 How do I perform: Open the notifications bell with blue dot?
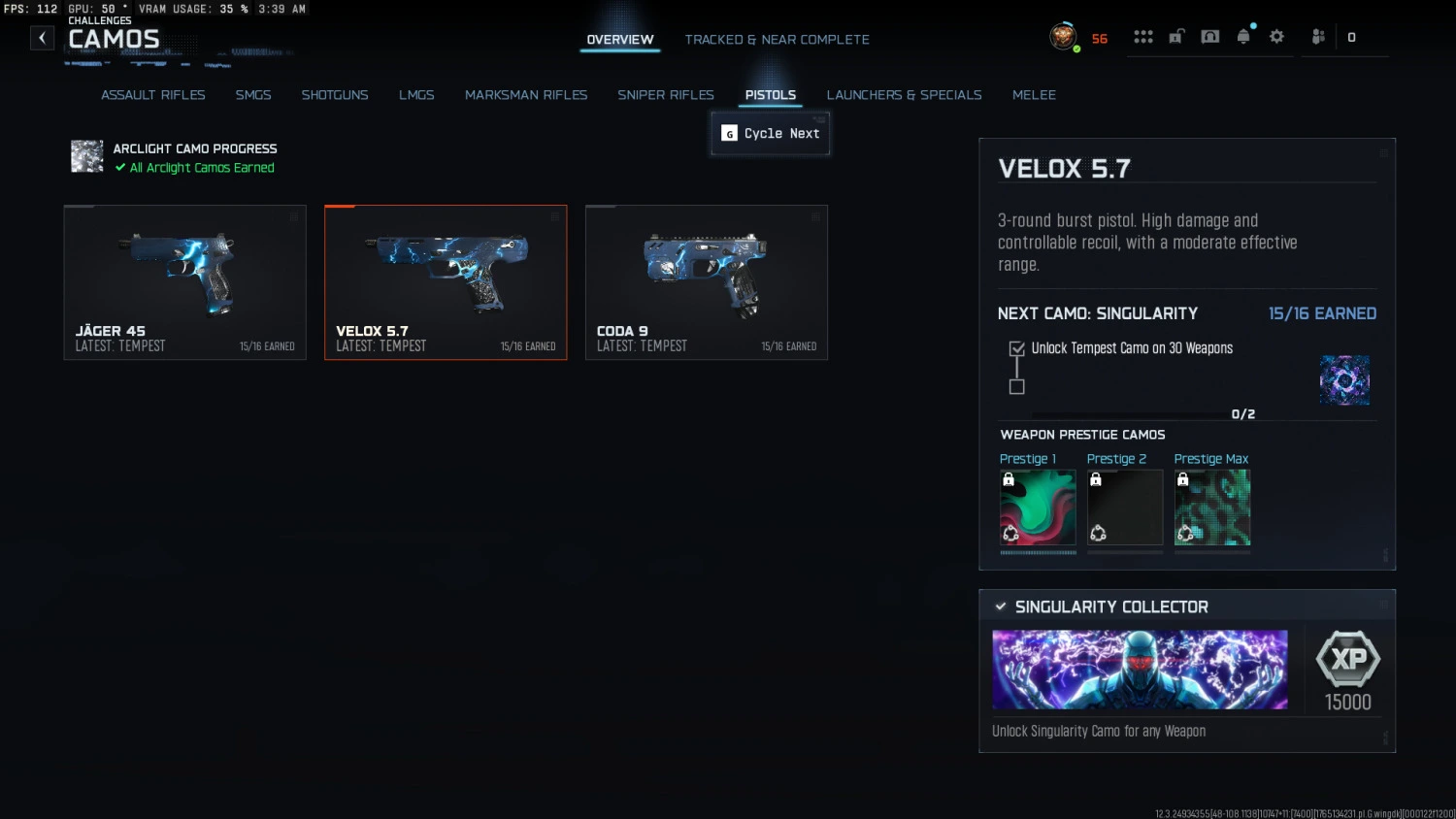(1243, 37)
